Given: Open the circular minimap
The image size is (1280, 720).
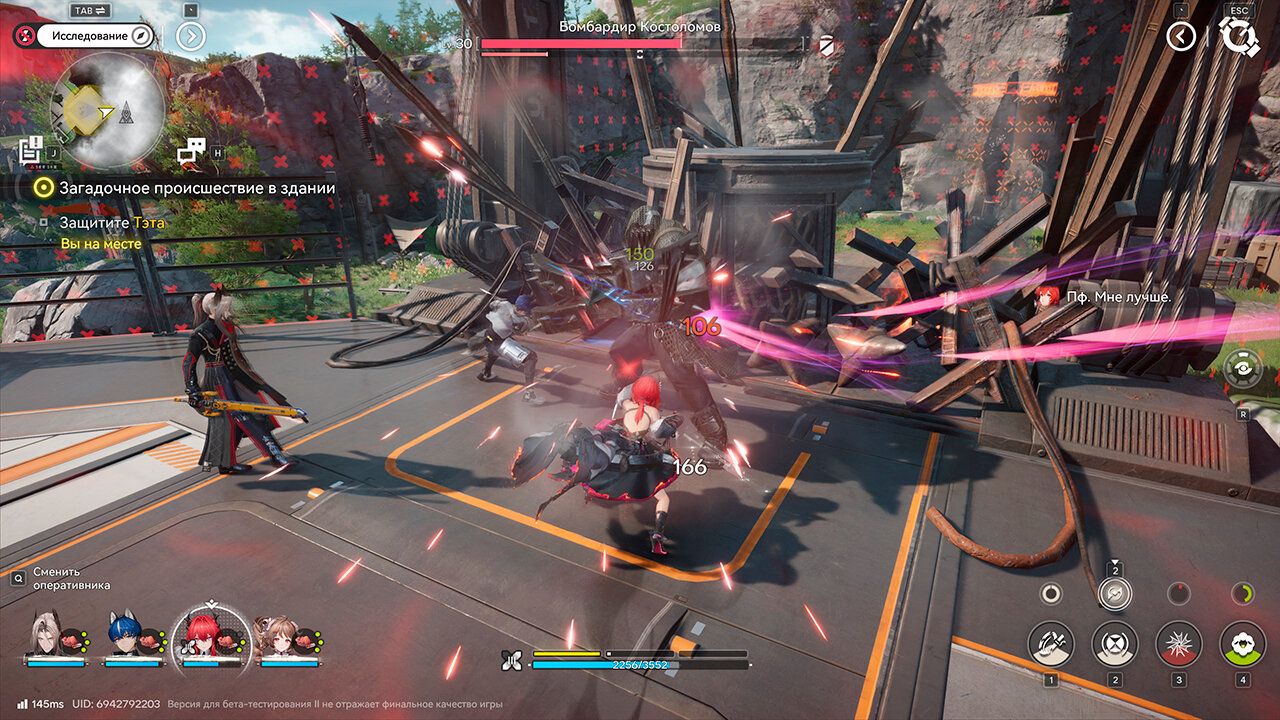Looking at the screenshot, I should (x=107, y=109).
